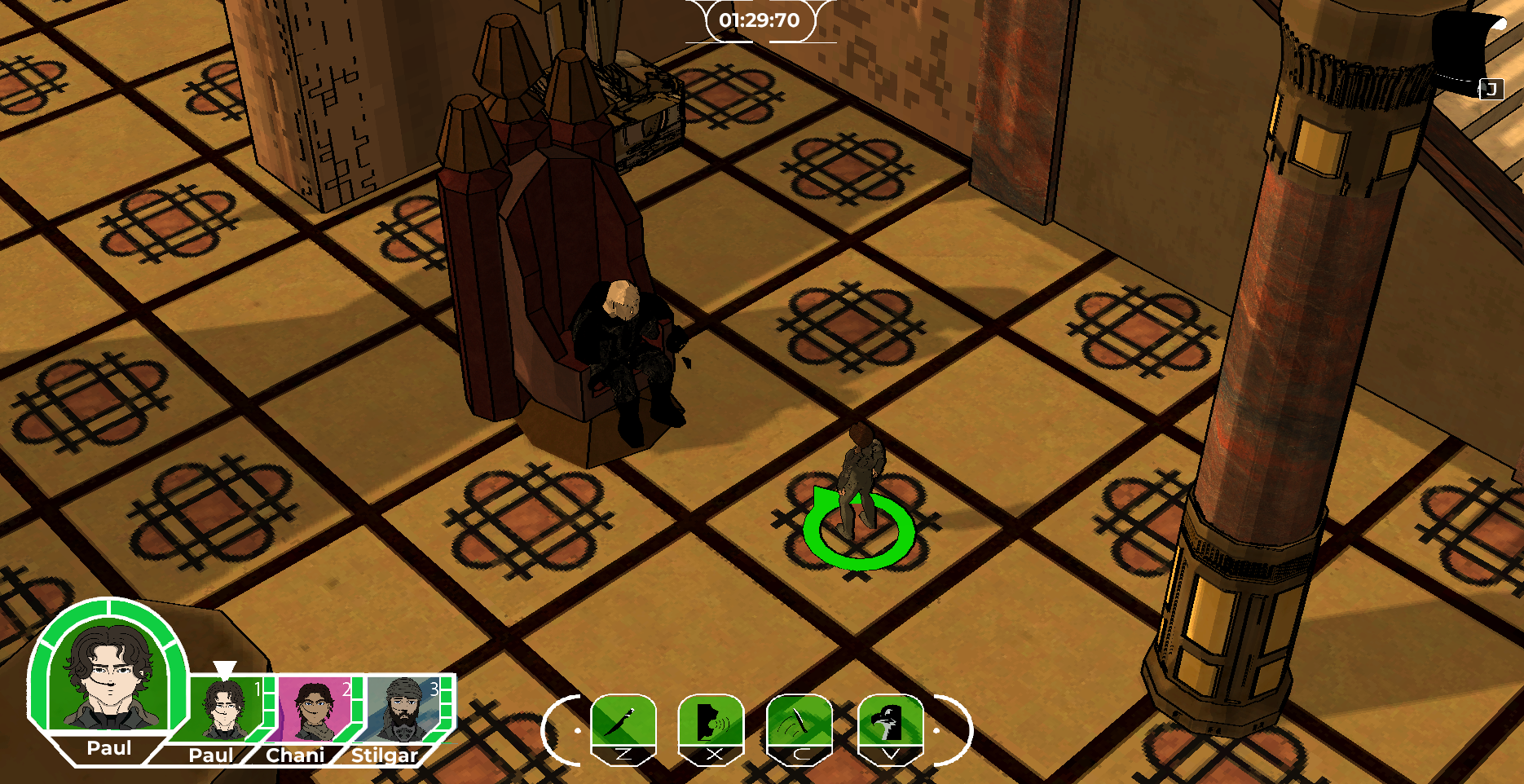The image size is (1524, 784).
Task: Trigger the thumper stick ability
Action: (799, 721)
